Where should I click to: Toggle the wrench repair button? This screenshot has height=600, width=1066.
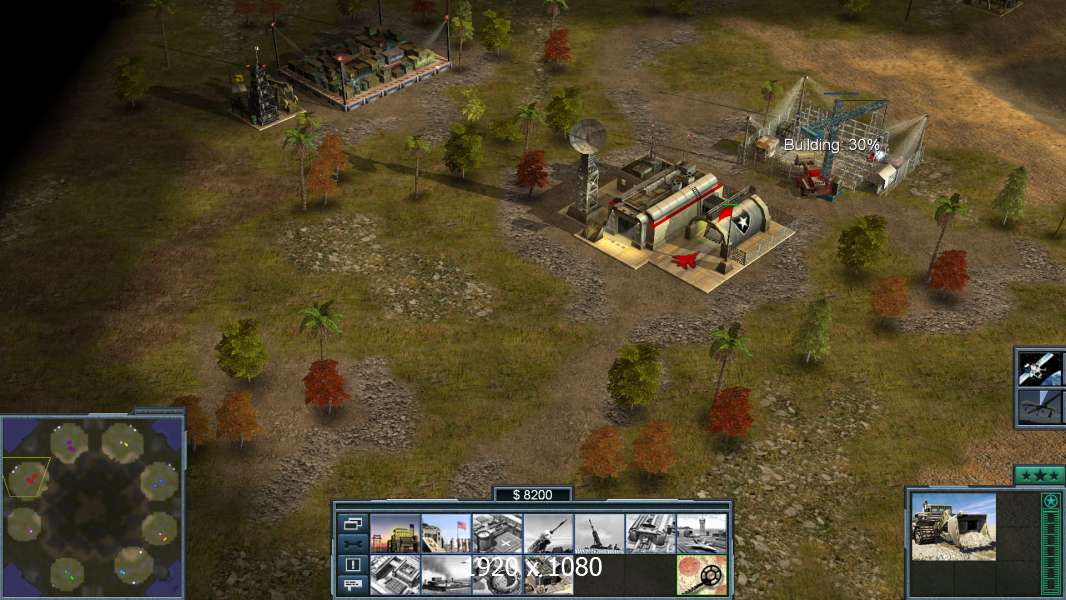pos(352,544)
